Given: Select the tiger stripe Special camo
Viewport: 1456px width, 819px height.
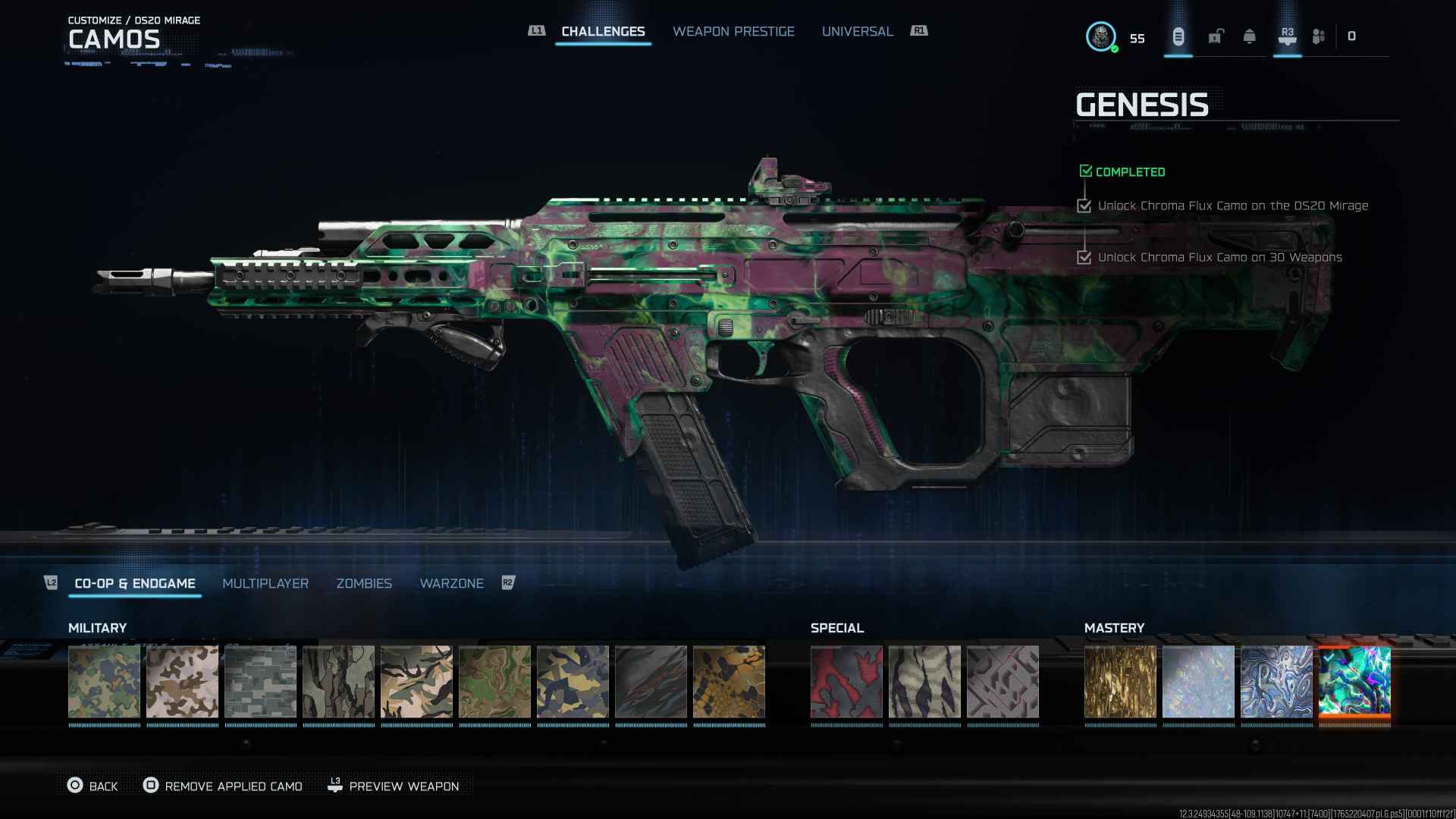Looking at the screenshot, I should pyautogui.click(x=924, y=682).
